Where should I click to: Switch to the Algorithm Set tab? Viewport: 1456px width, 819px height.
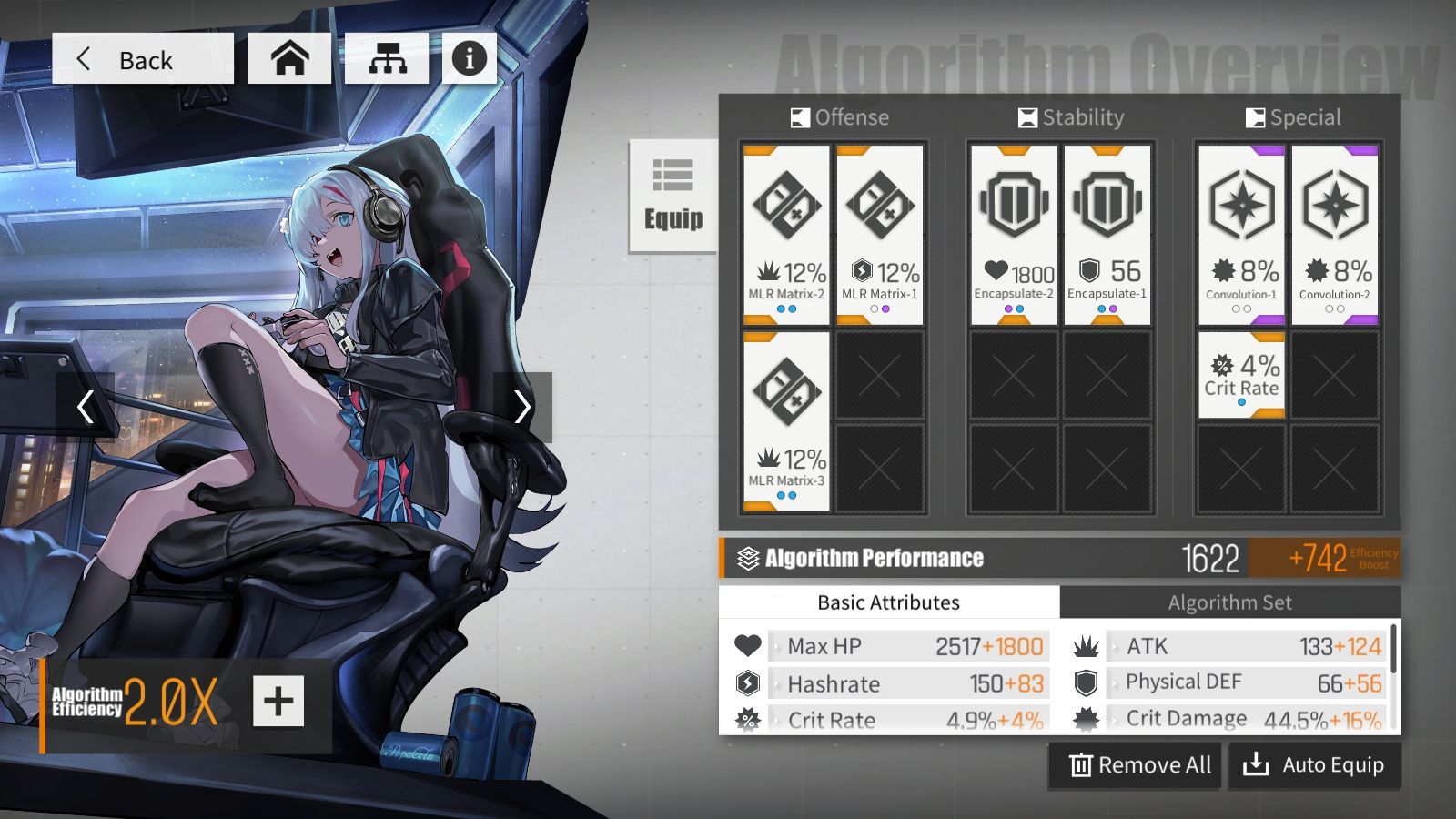[x=1229, y=602]
